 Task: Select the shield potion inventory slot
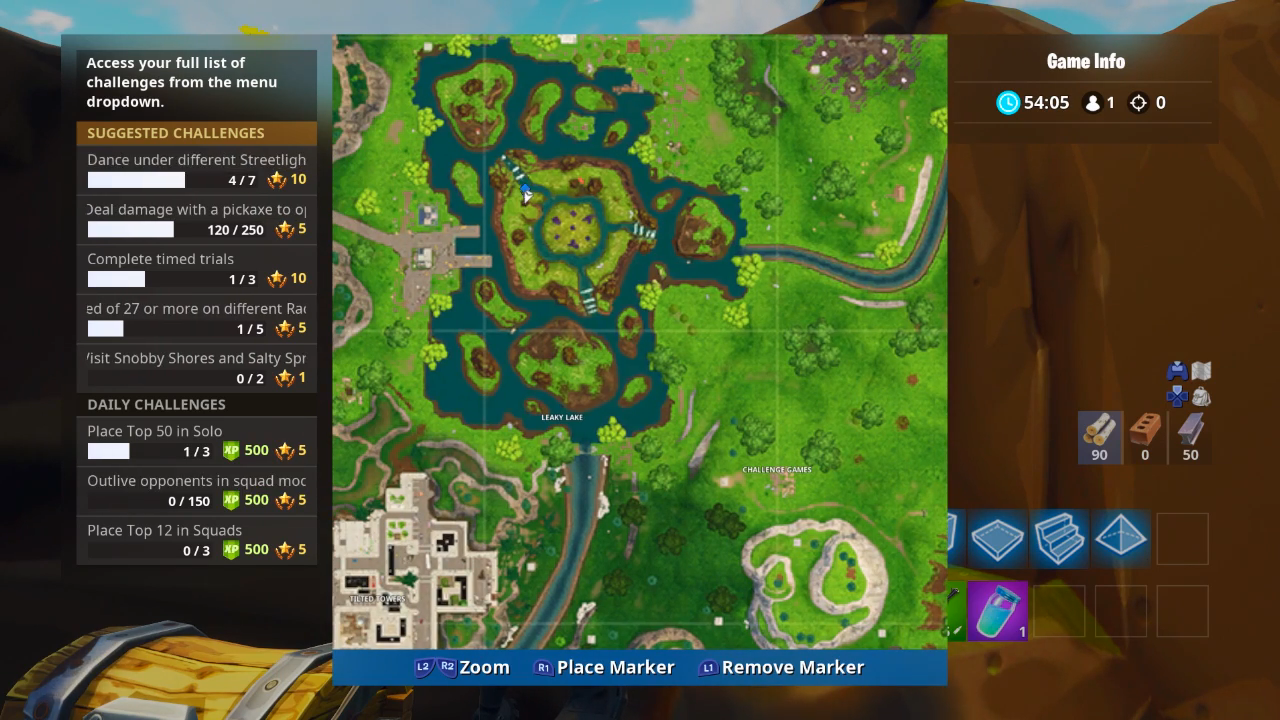997,611
